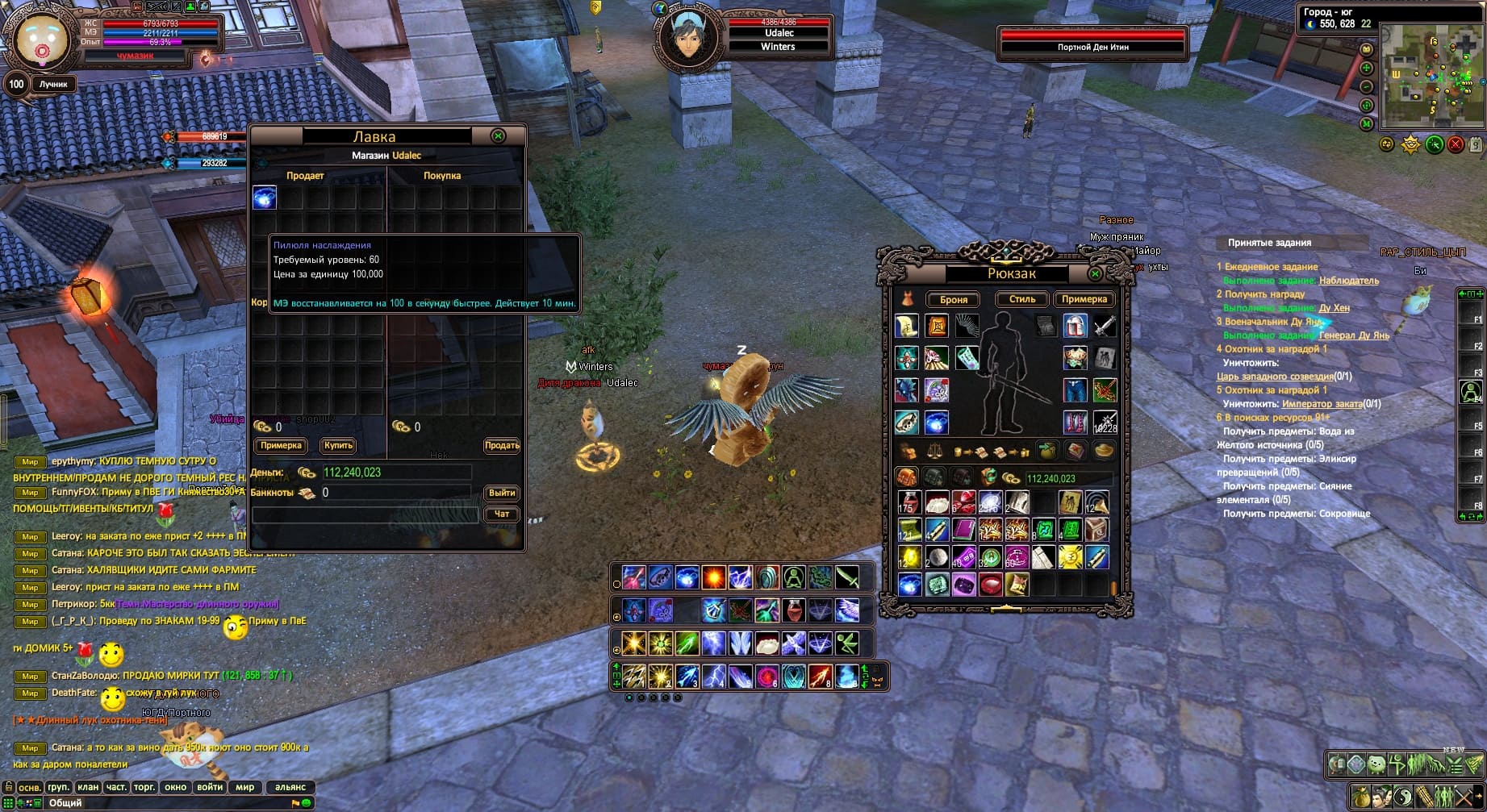Click the chat input field labeled Общий

(161, 803)
